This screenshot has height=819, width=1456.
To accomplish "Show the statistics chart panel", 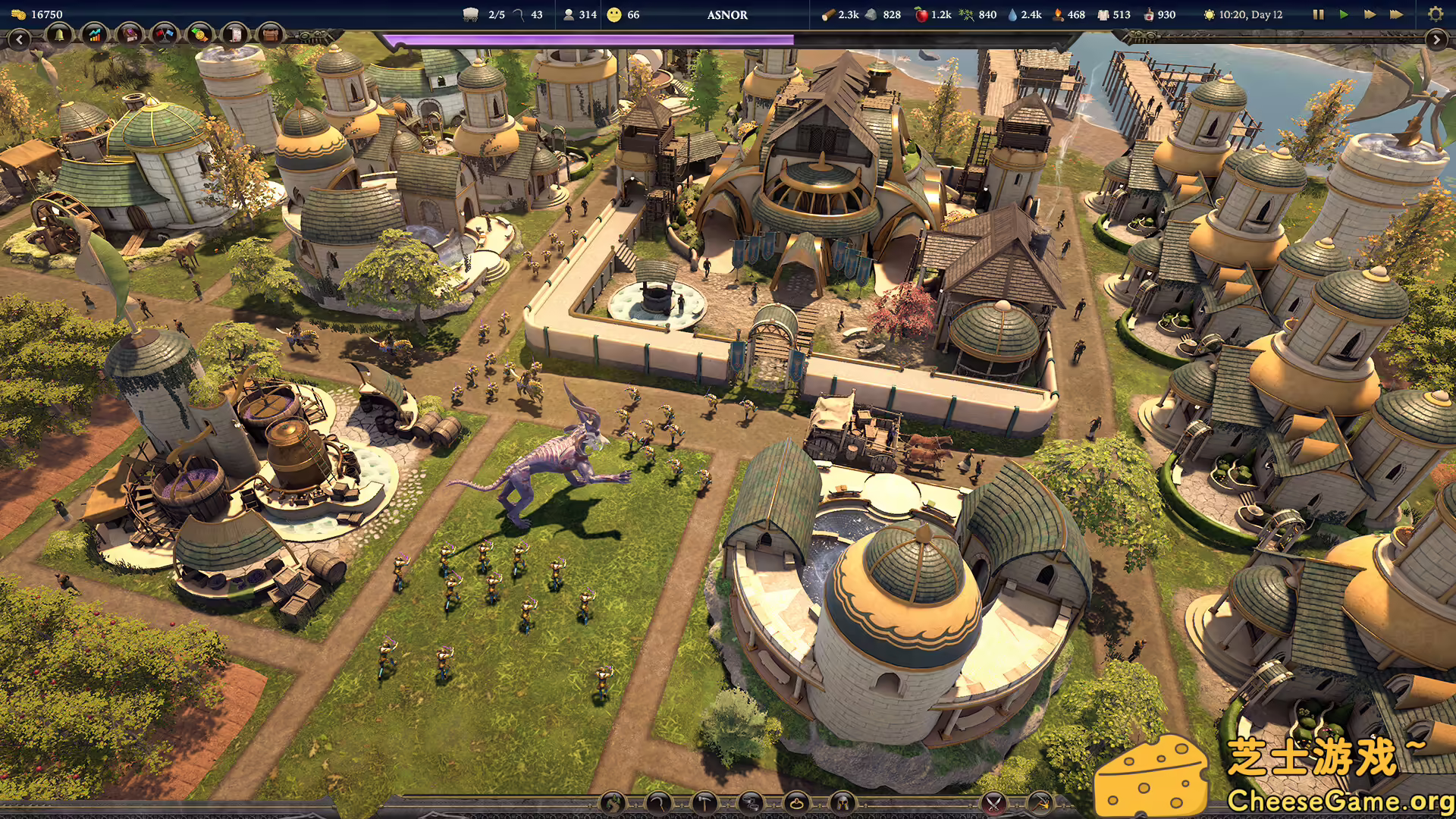I will [95, 34].
